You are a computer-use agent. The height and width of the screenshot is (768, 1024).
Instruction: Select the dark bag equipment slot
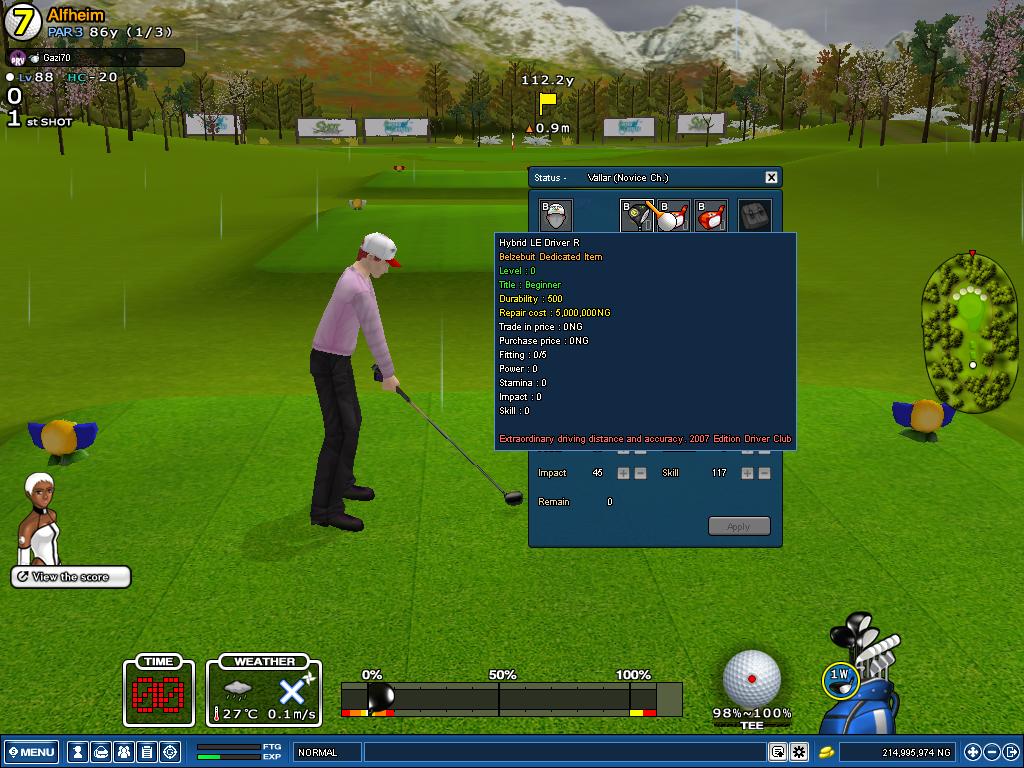[755, 216]
